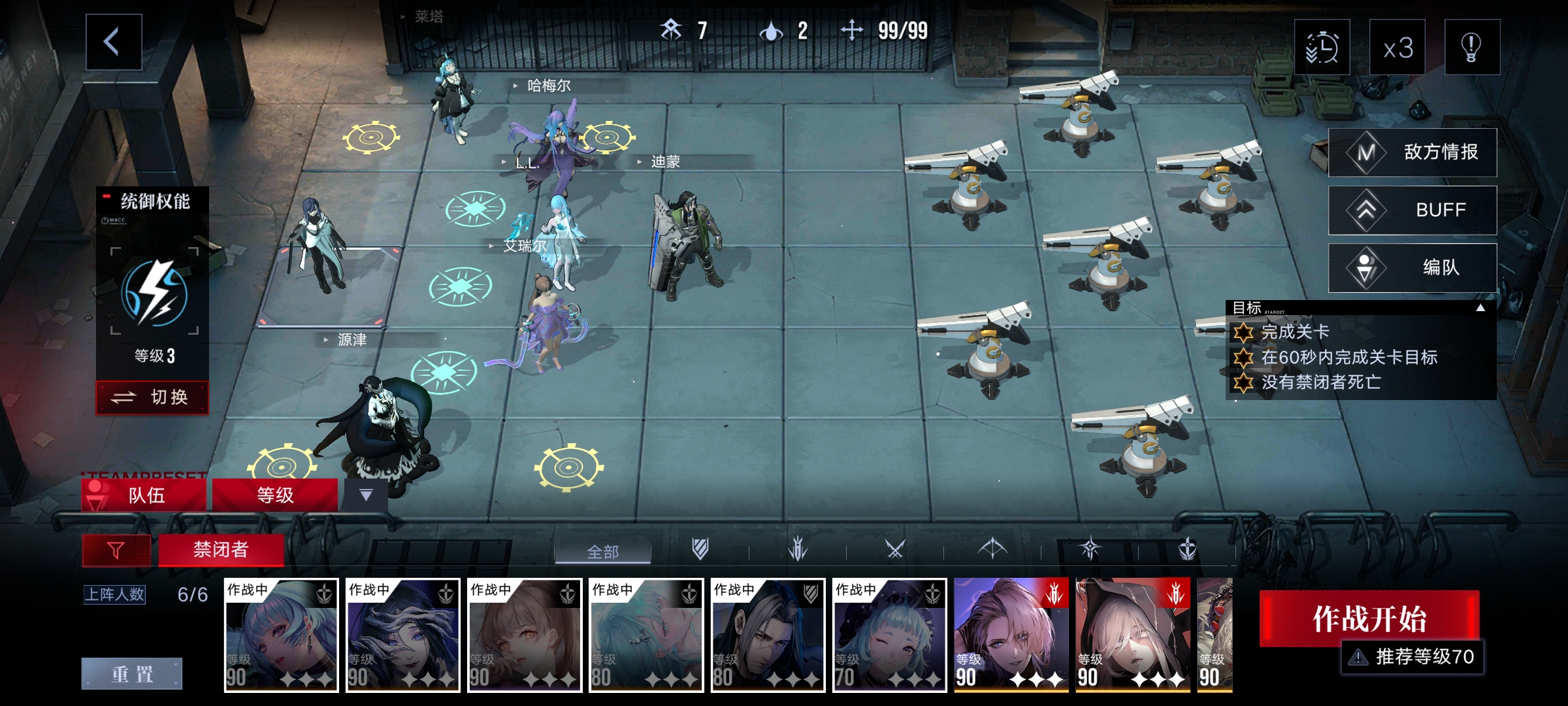
Task: Toggle the x3 battle speed
Action: click(1397, 48)
